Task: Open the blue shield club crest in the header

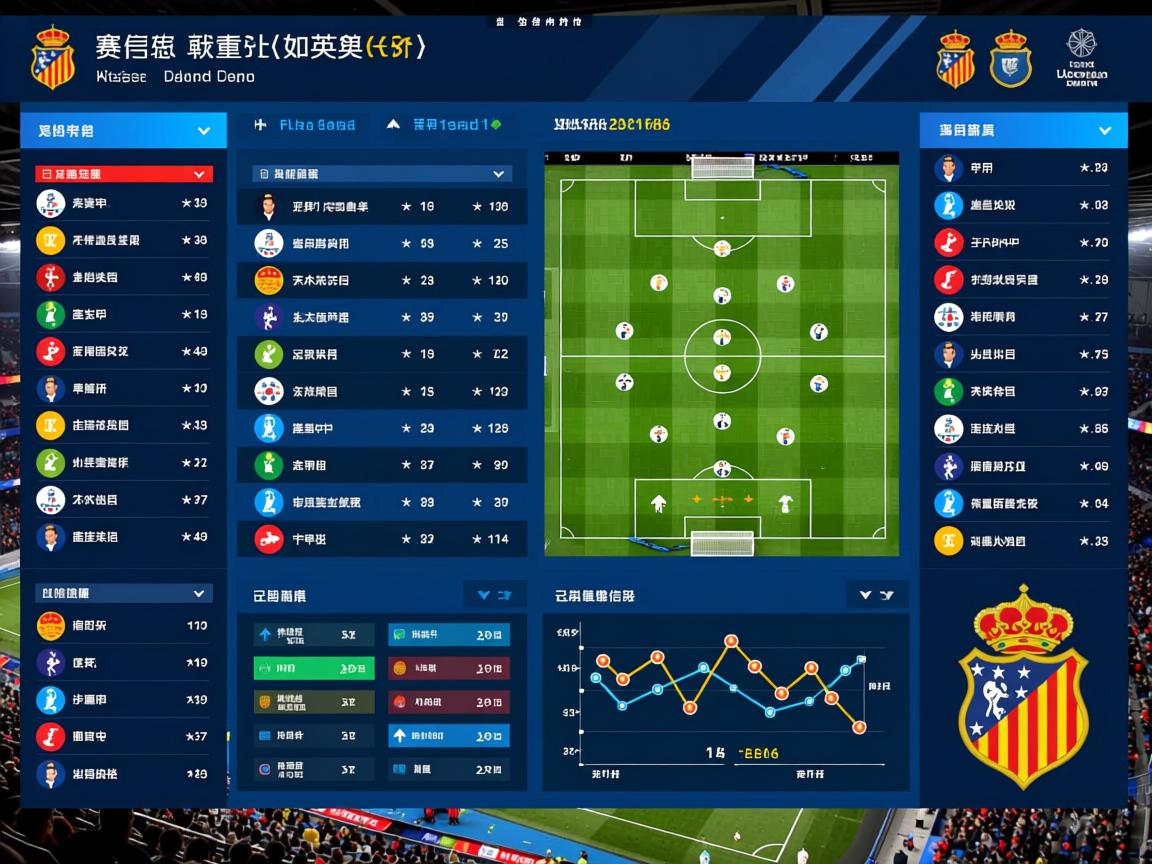Action: 1010,58
